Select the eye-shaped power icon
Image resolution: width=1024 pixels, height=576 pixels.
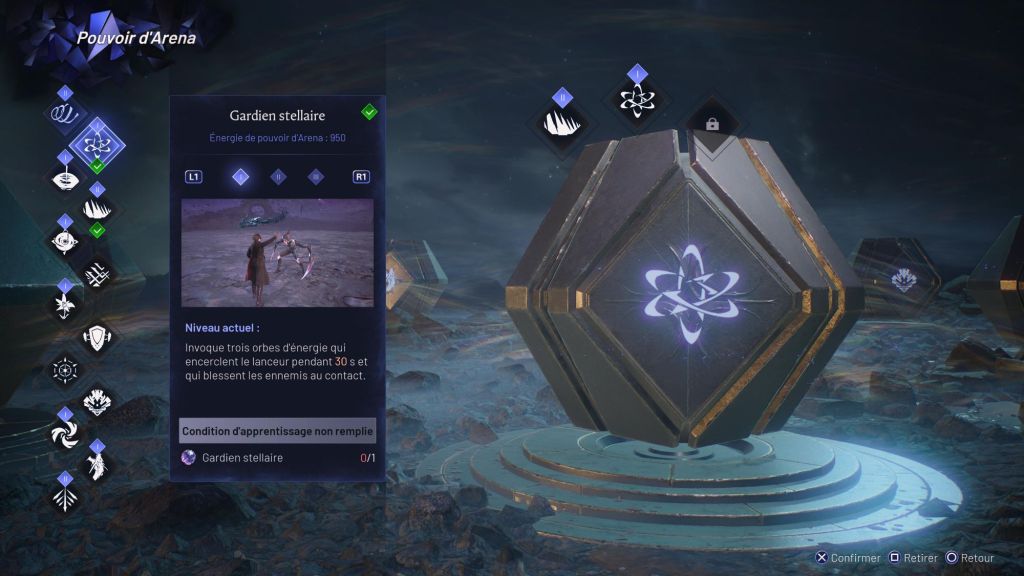(65, 178)
